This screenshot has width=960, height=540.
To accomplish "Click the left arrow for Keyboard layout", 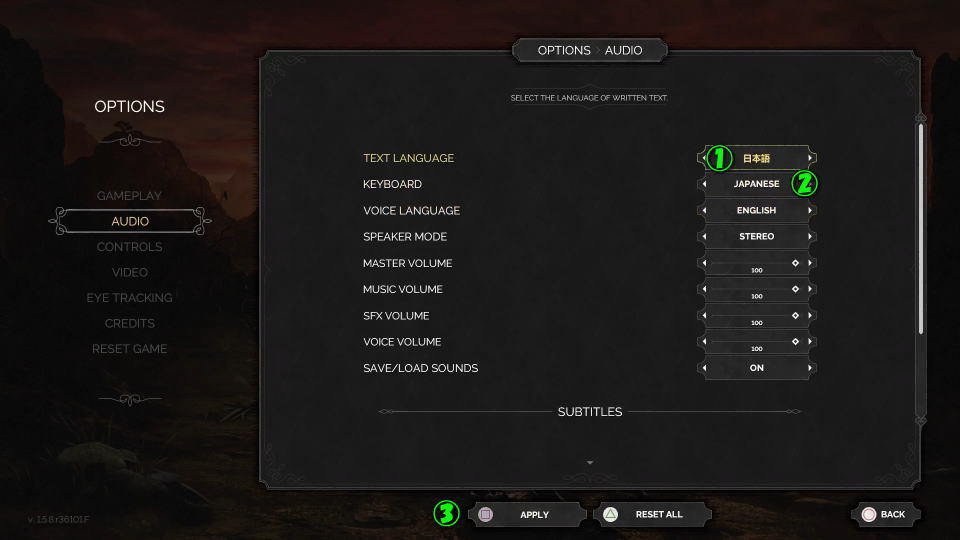I will tap(703, 184).
